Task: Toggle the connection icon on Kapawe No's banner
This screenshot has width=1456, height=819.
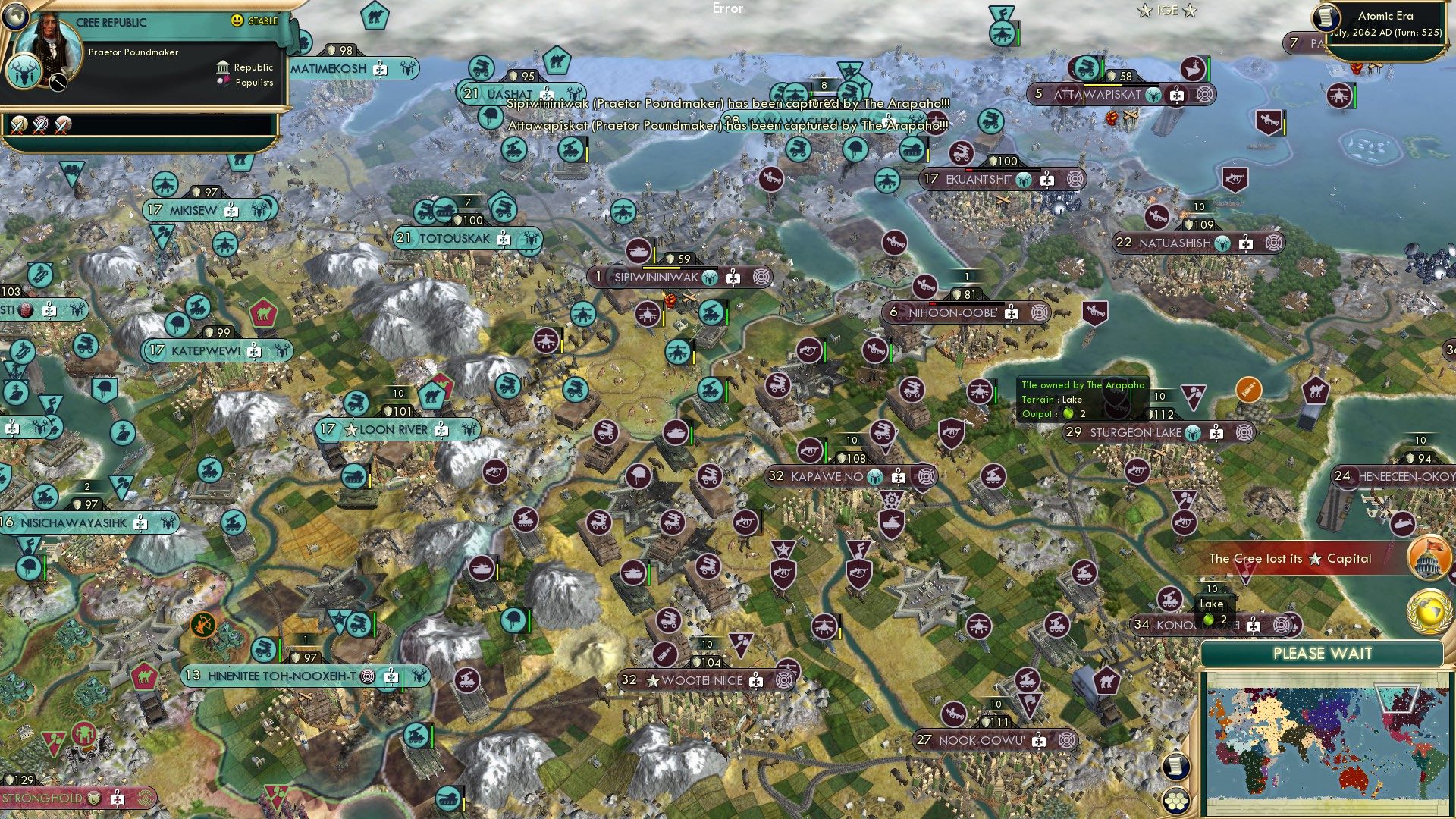Action: [926, 477]
